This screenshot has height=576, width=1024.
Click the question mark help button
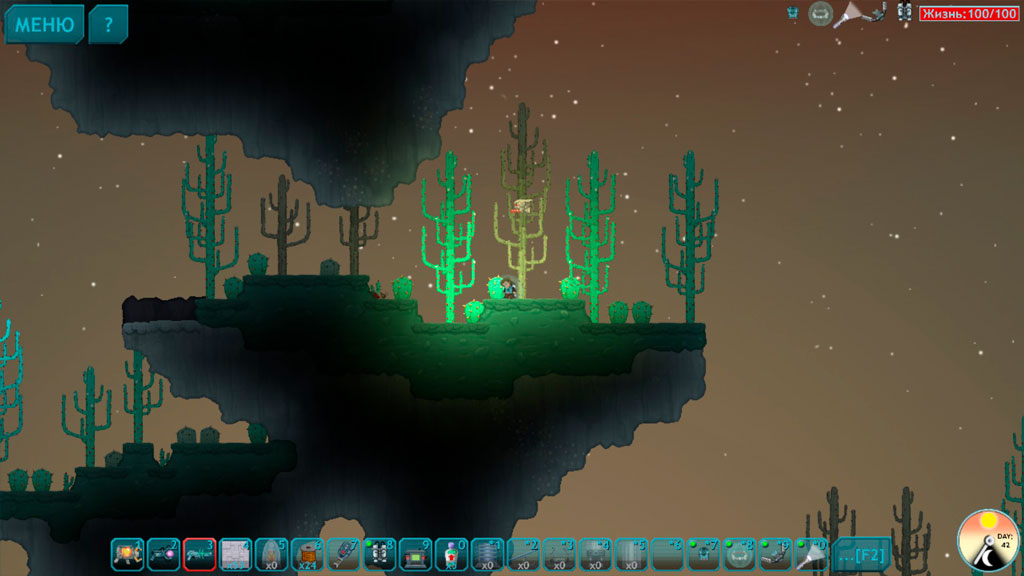pos(108,24)
